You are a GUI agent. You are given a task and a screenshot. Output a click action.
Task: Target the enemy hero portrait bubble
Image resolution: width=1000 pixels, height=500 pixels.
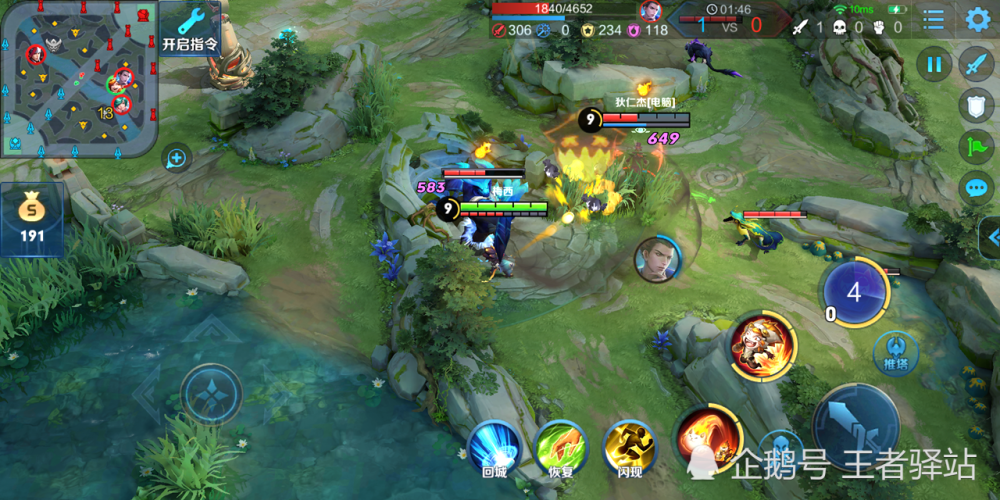657,258
